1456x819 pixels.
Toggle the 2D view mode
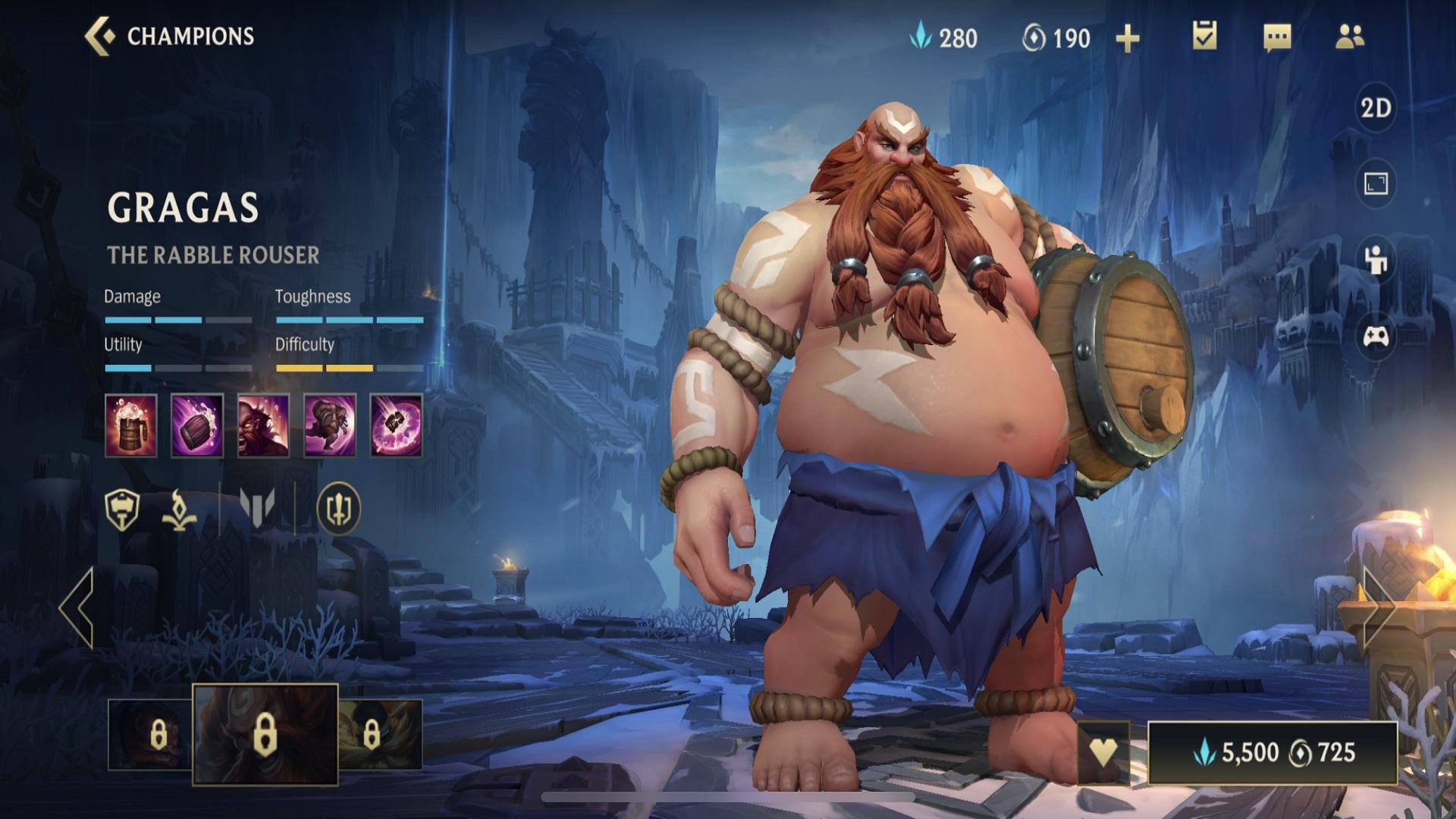click(1377, 108)
